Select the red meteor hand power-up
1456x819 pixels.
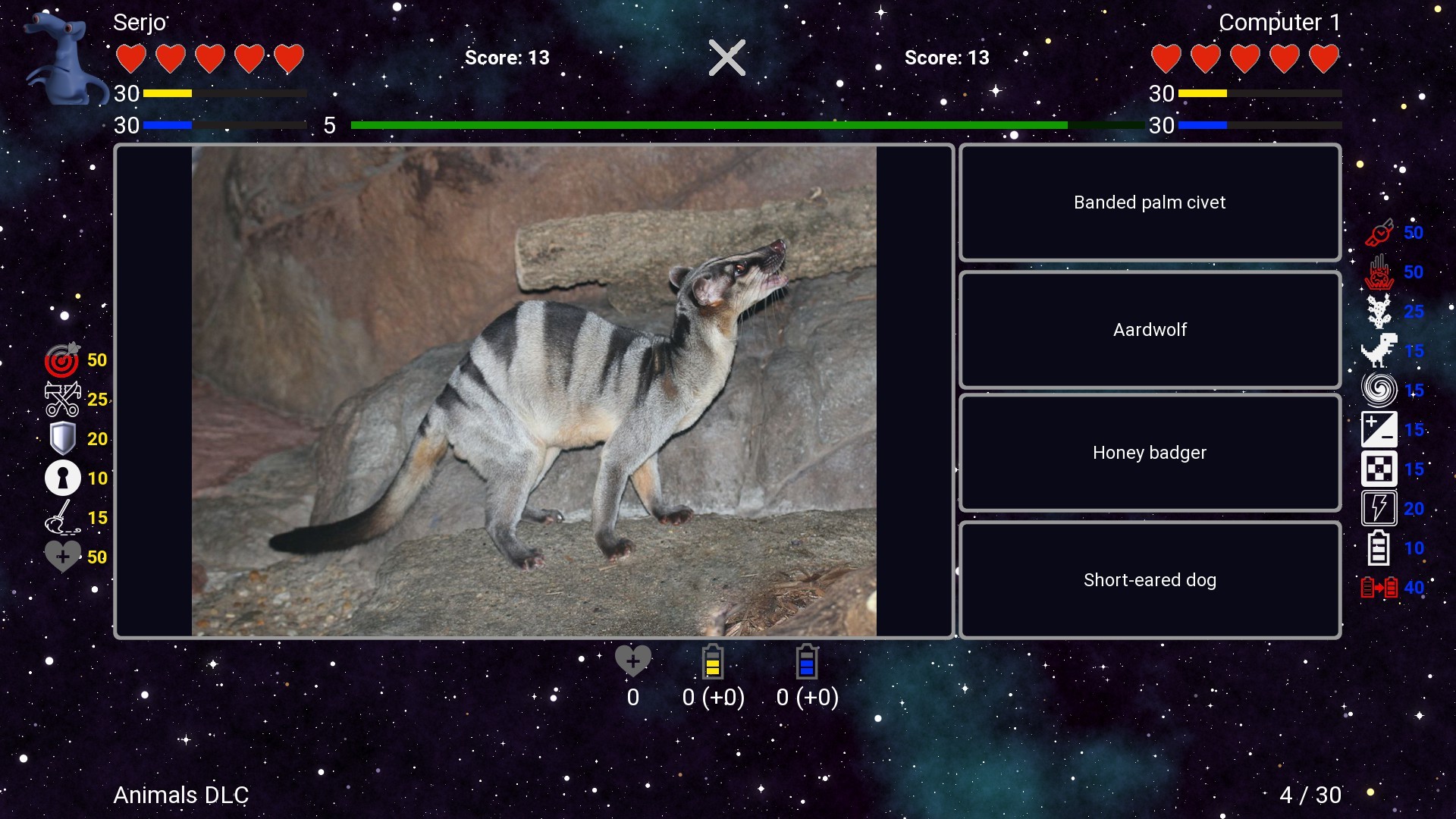[x=1379, y=271]
